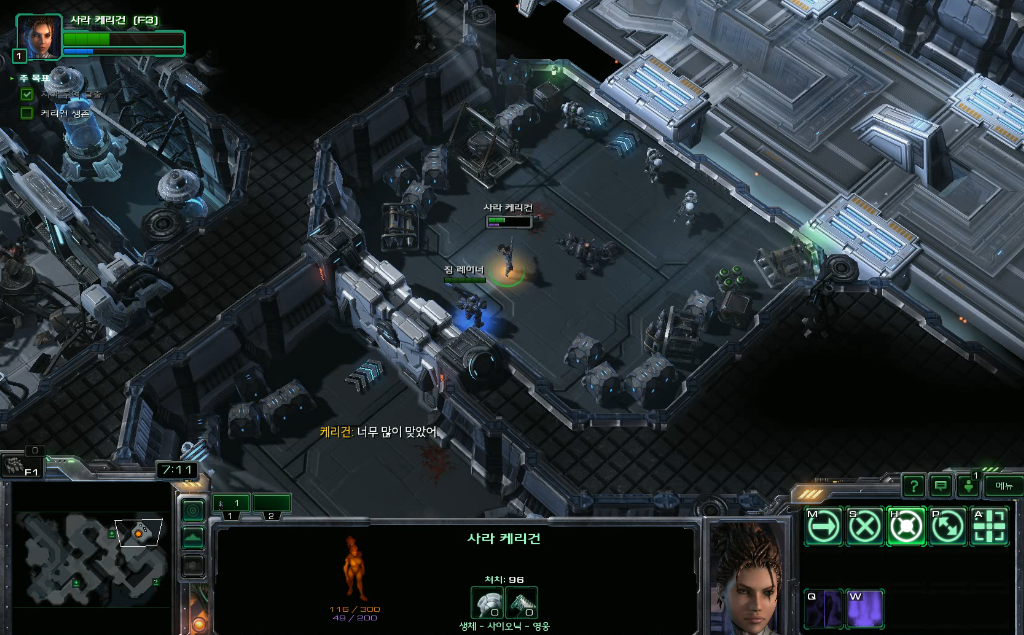This screenshot has height=635, width=1024.
Task: Use Kerrigan's Q ability
Action: tap(823, 608)
